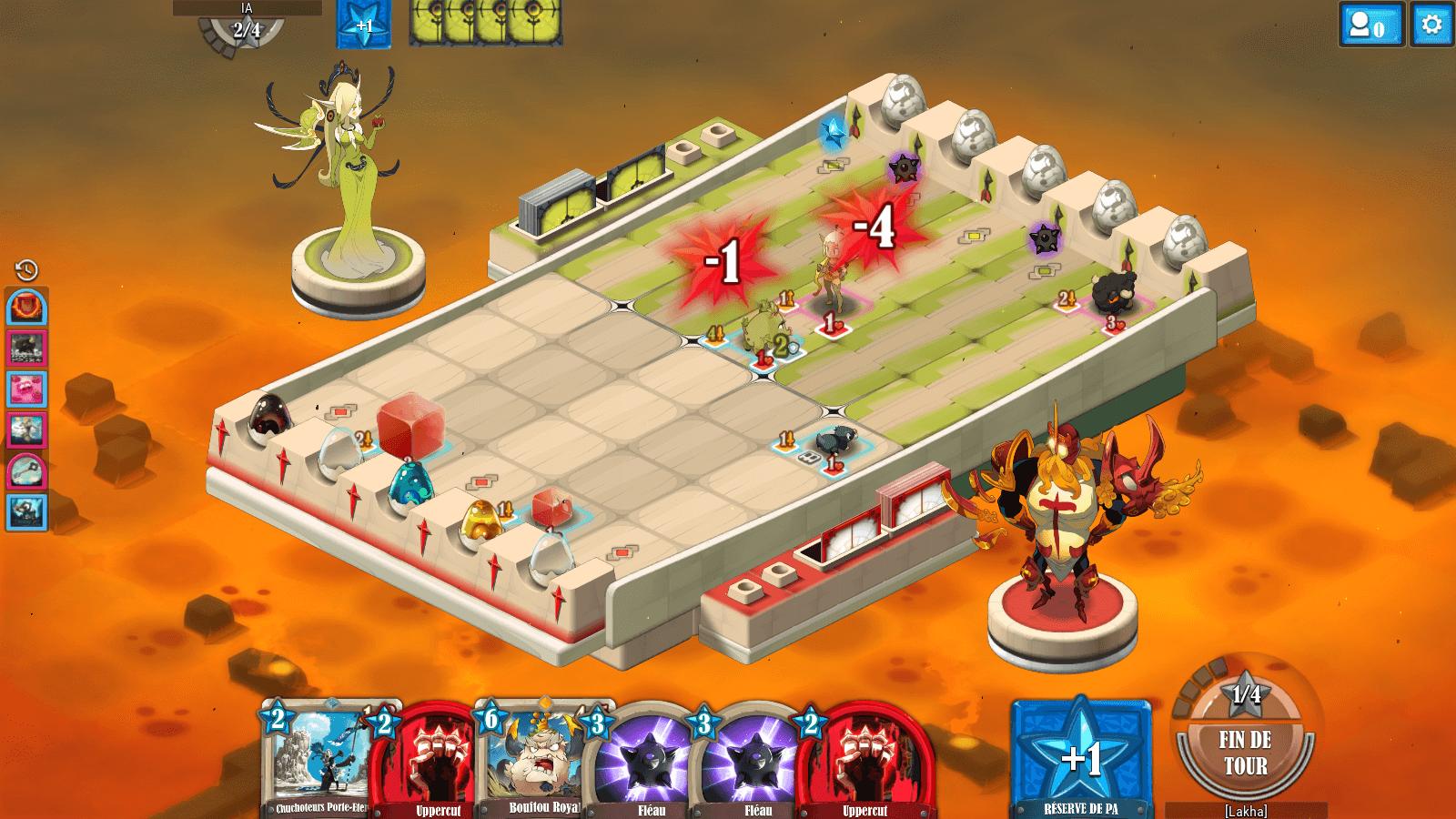The height and width of the screenshot is (819, 1456).
Task: Click the green Sadida goddess statue
Action: (350, 173)
